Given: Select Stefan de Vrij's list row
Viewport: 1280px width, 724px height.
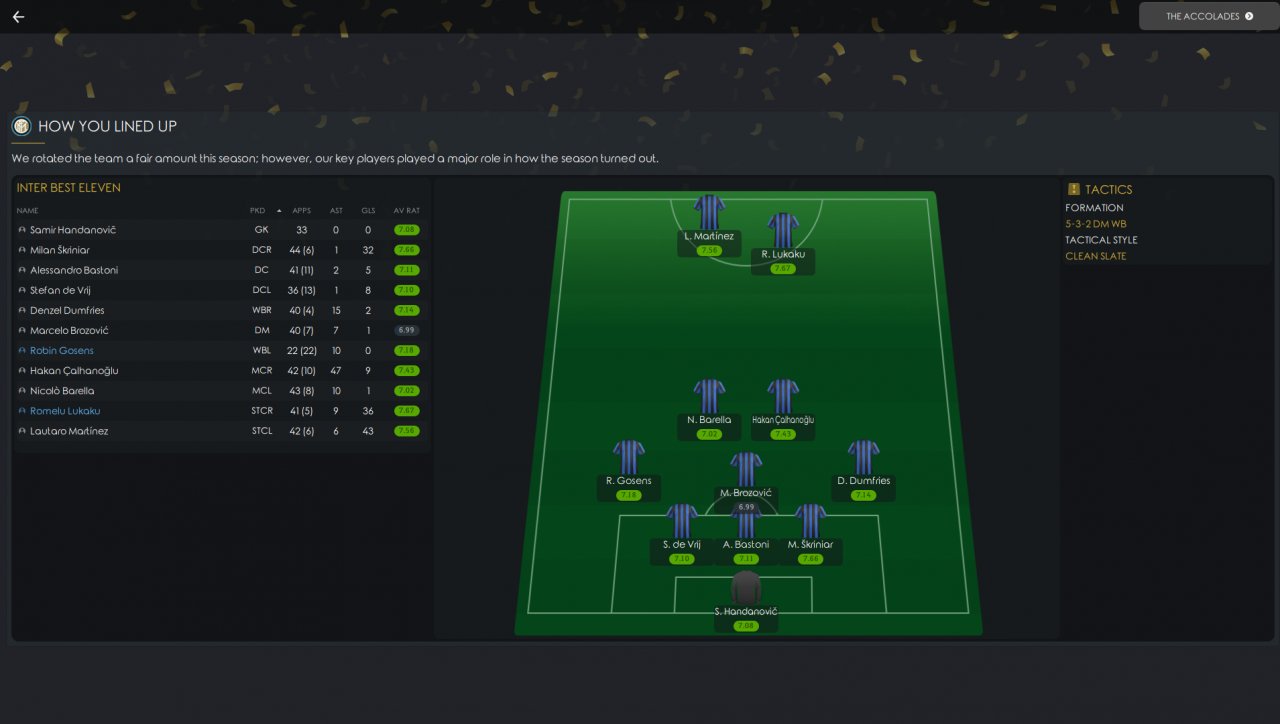Looking at the screenshot, I should (66, 290).
